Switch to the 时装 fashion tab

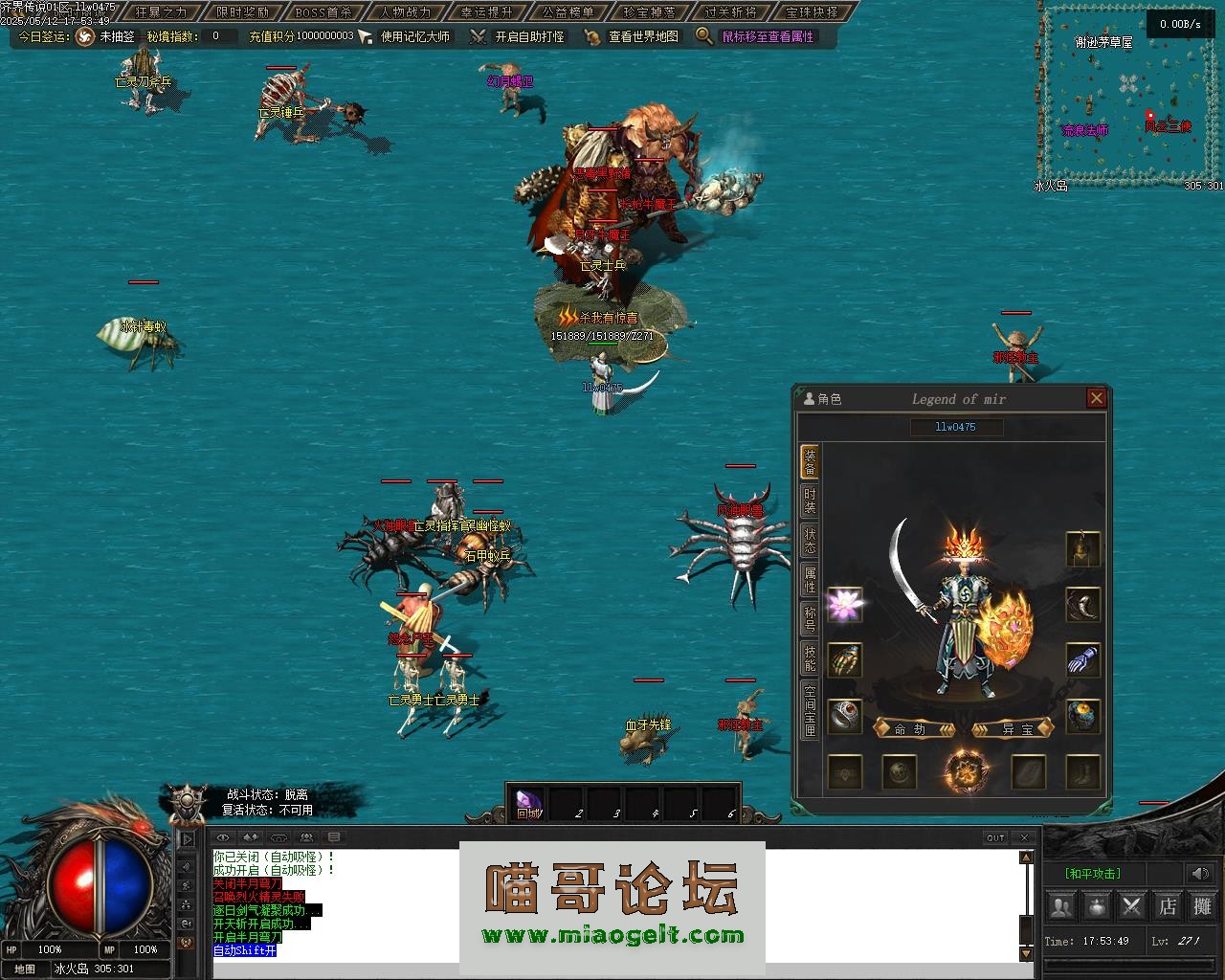click(x=810, y=501)
